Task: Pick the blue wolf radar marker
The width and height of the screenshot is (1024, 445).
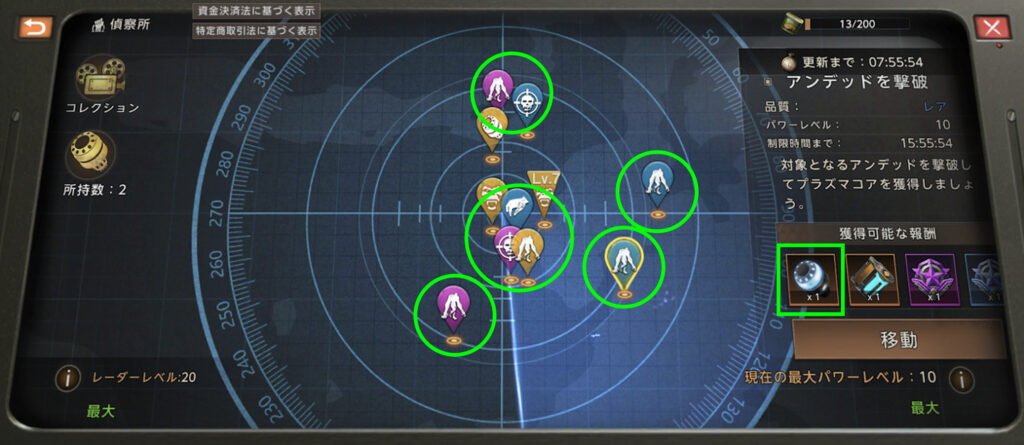Action: 517,207
